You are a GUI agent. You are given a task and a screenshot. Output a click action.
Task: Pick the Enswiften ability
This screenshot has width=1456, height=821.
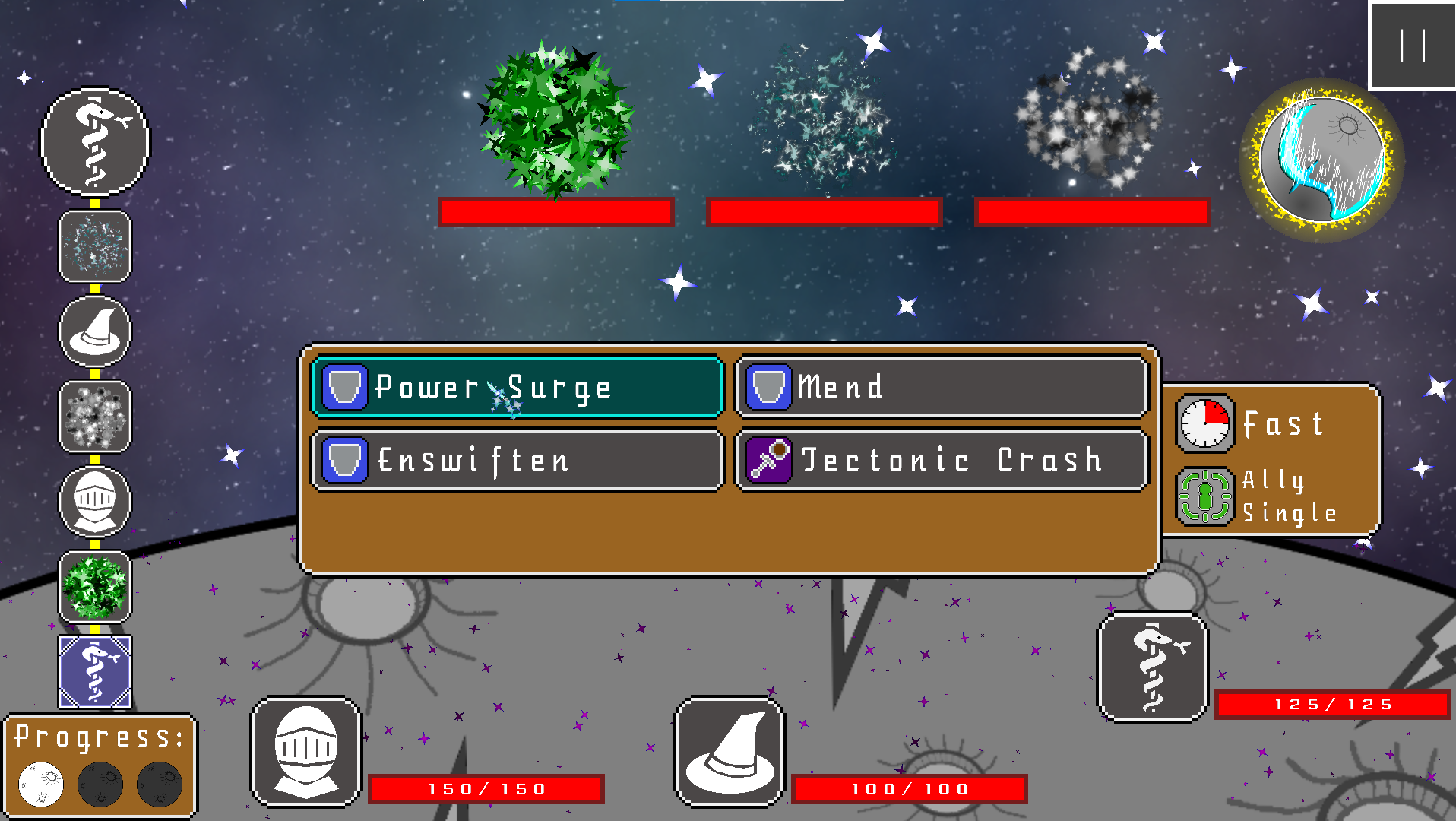(x=517, y=460)
